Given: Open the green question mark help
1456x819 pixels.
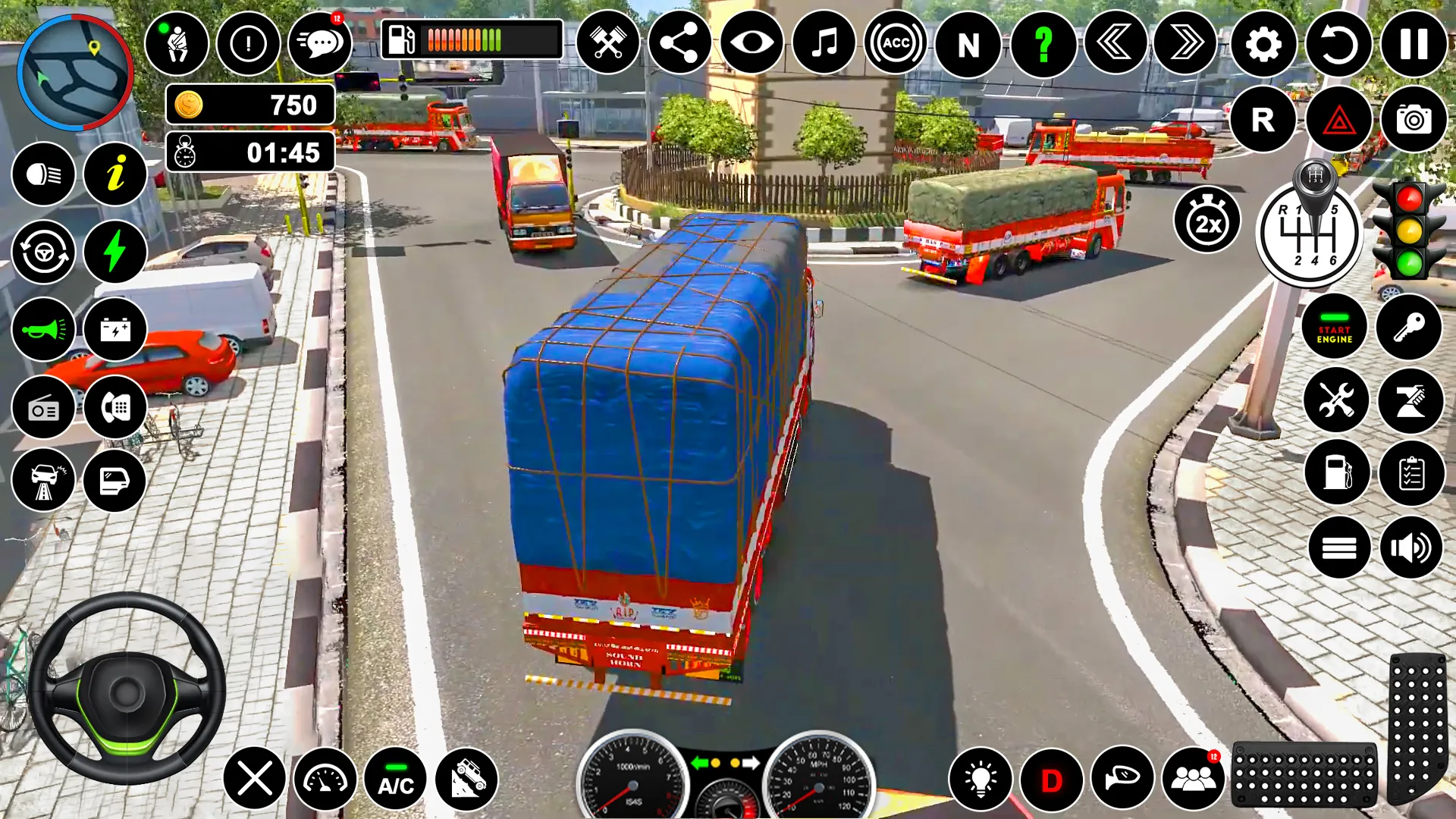Looking at the screenshot, I should coord(1043,44).
